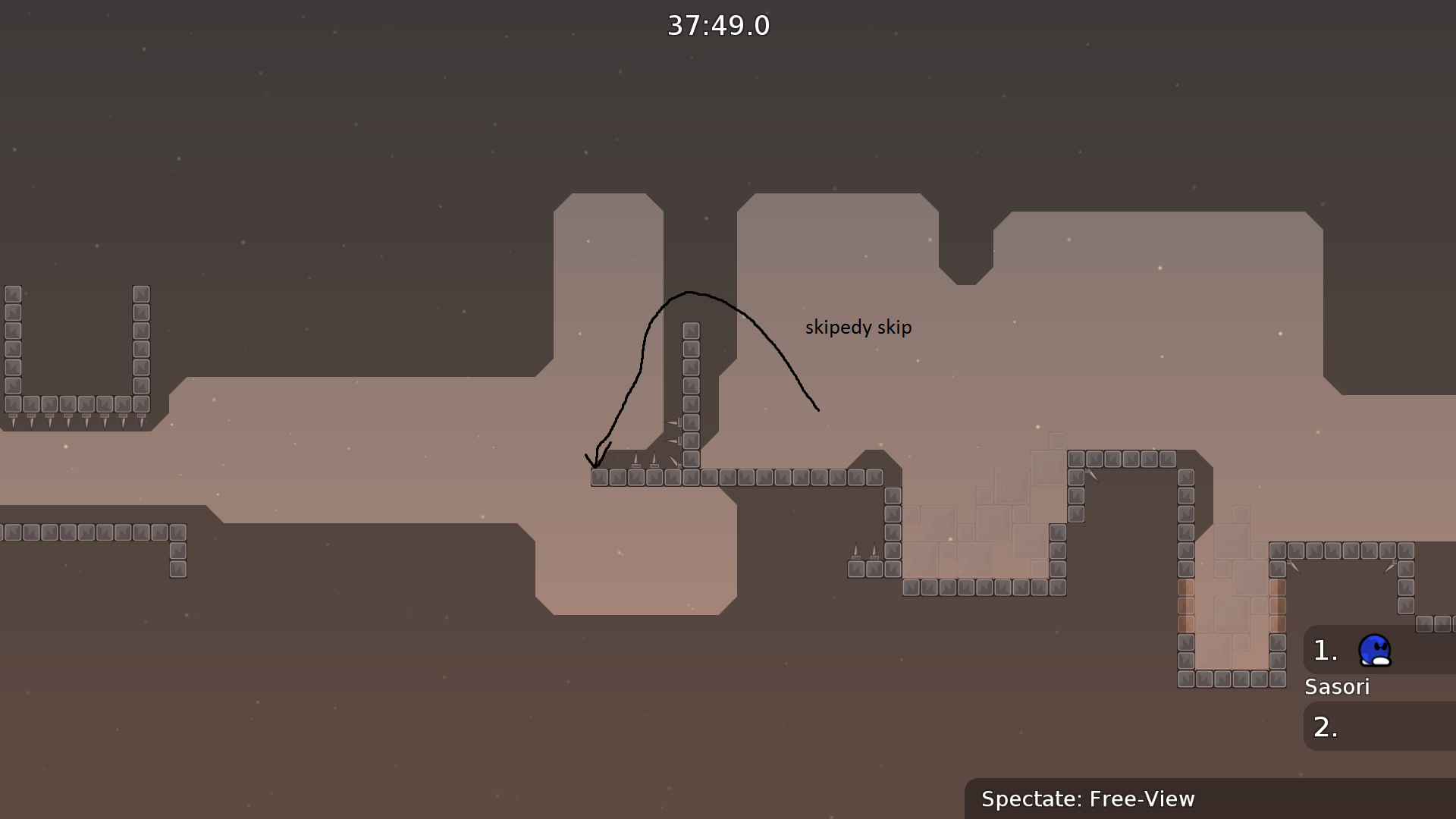
Task: Toggle the first-place leaderboard entry
Action: (1357, 651)
